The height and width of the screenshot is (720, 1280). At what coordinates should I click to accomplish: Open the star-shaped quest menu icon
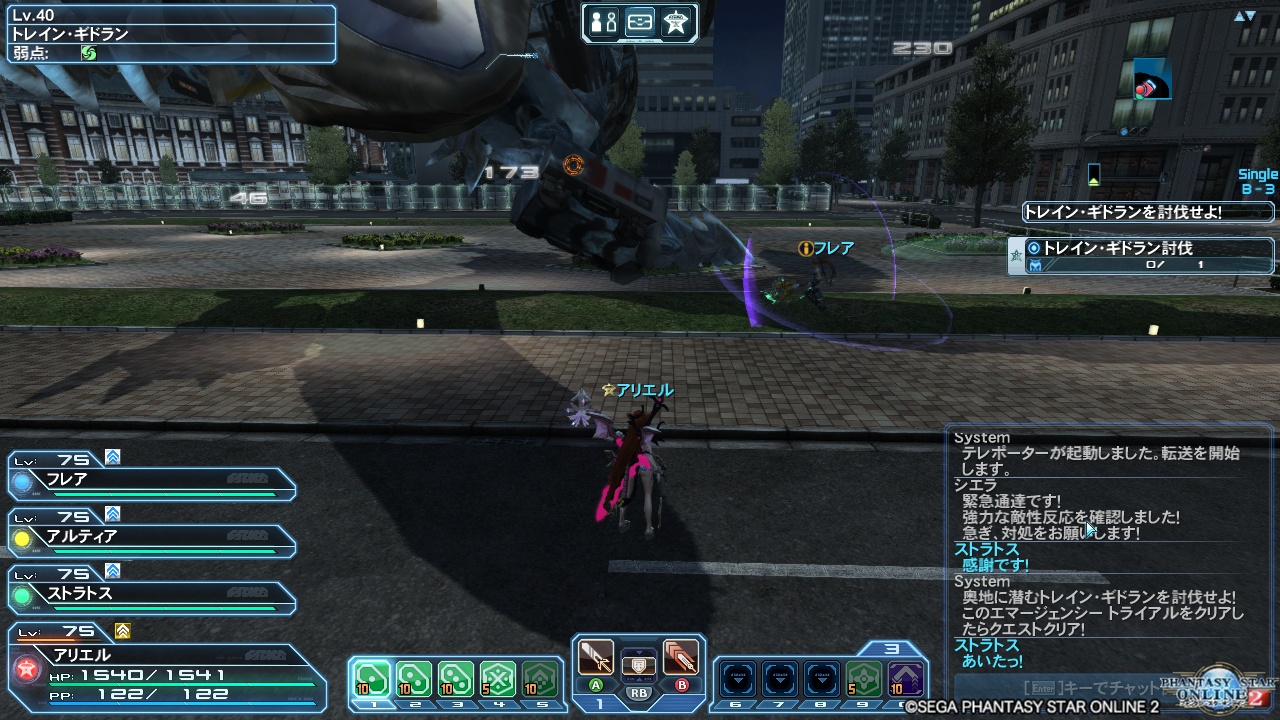[675, 22]
